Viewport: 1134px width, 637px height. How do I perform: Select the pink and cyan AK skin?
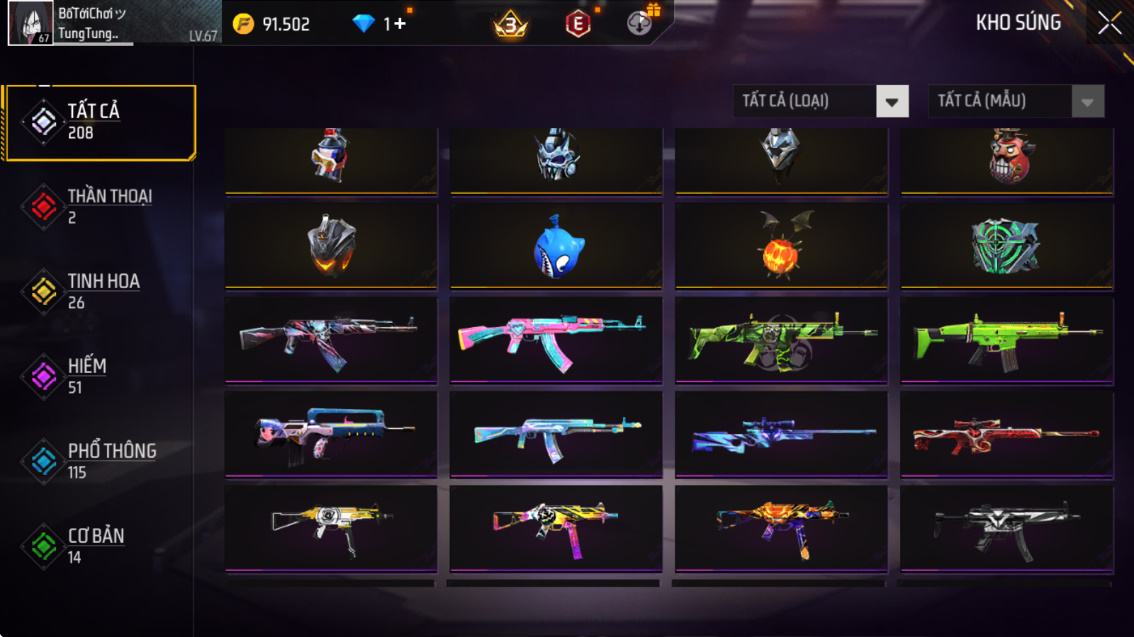[x=556, y=340]
